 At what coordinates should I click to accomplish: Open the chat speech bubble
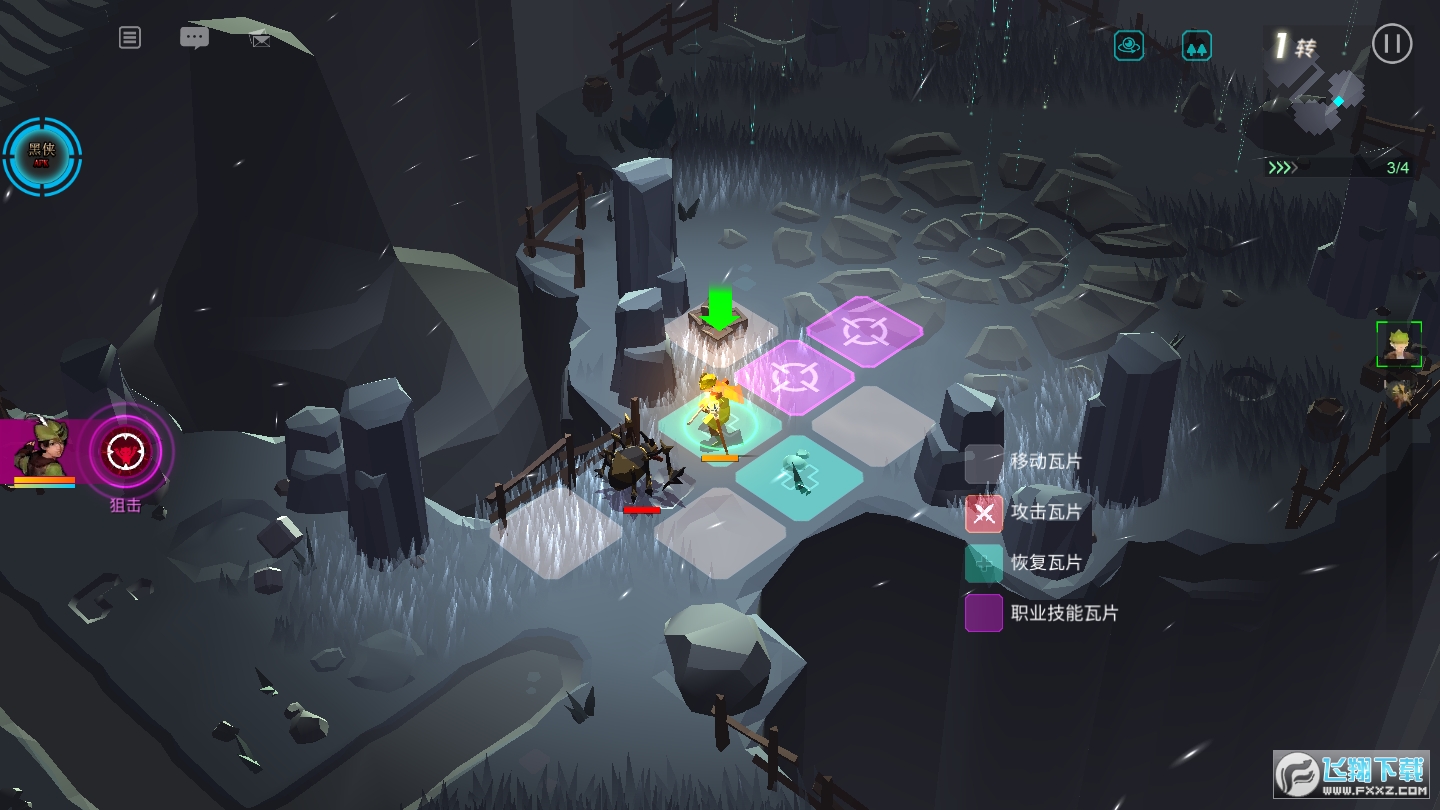[194, 38]
